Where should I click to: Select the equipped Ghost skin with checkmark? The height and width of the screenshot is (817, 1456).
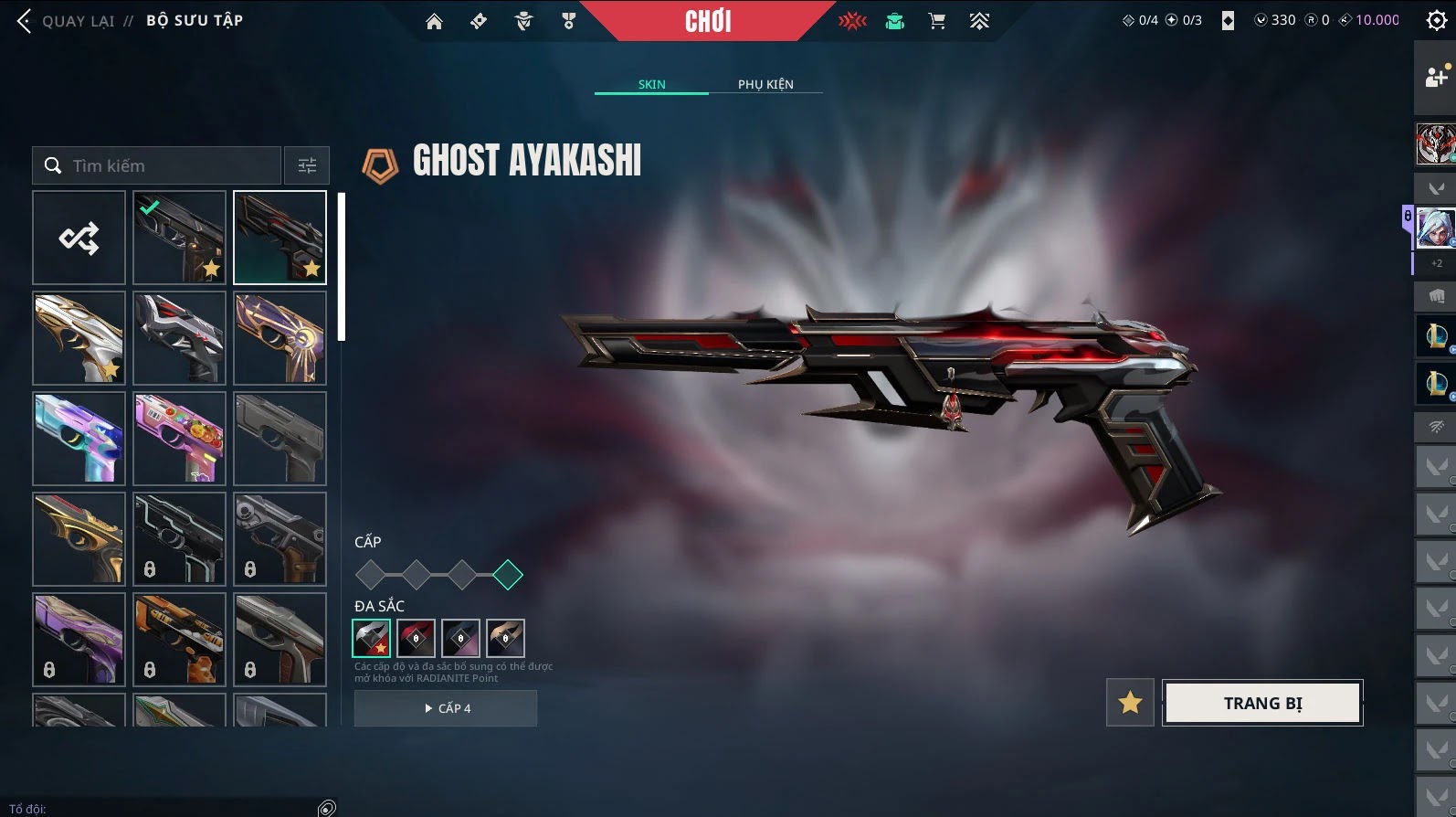click(x=179, y=238)
